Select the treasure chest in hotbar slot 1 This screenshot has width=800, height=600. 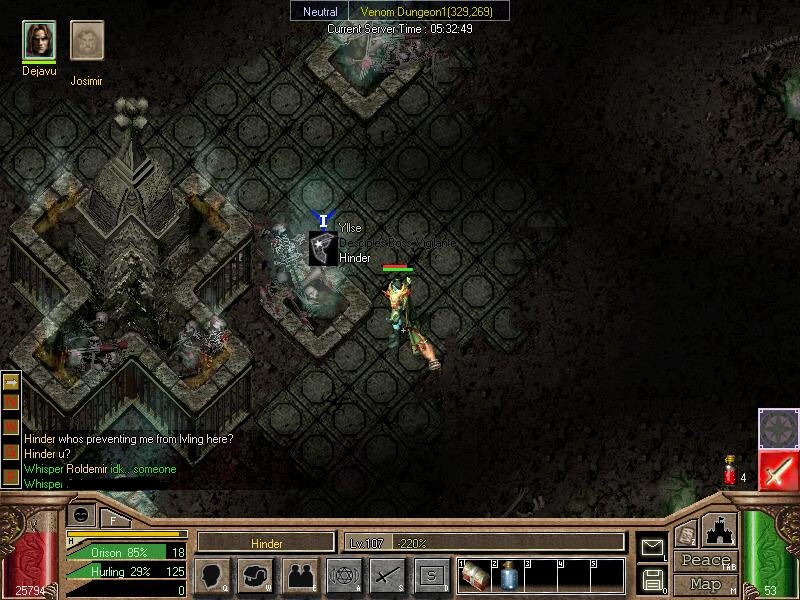pos(476,576)
